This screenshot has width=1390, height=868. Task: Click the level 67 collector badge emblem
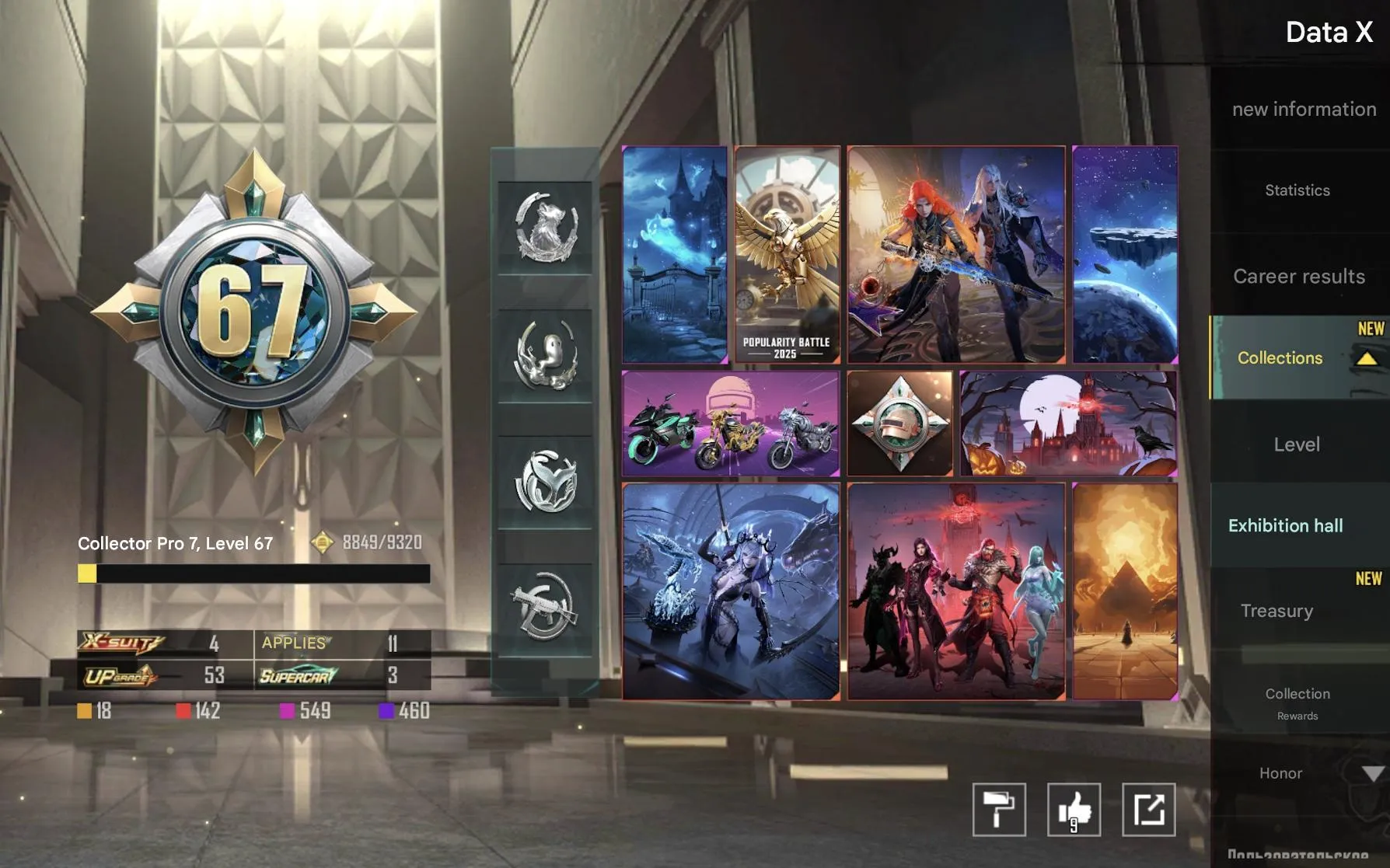[x=257, y=303]
